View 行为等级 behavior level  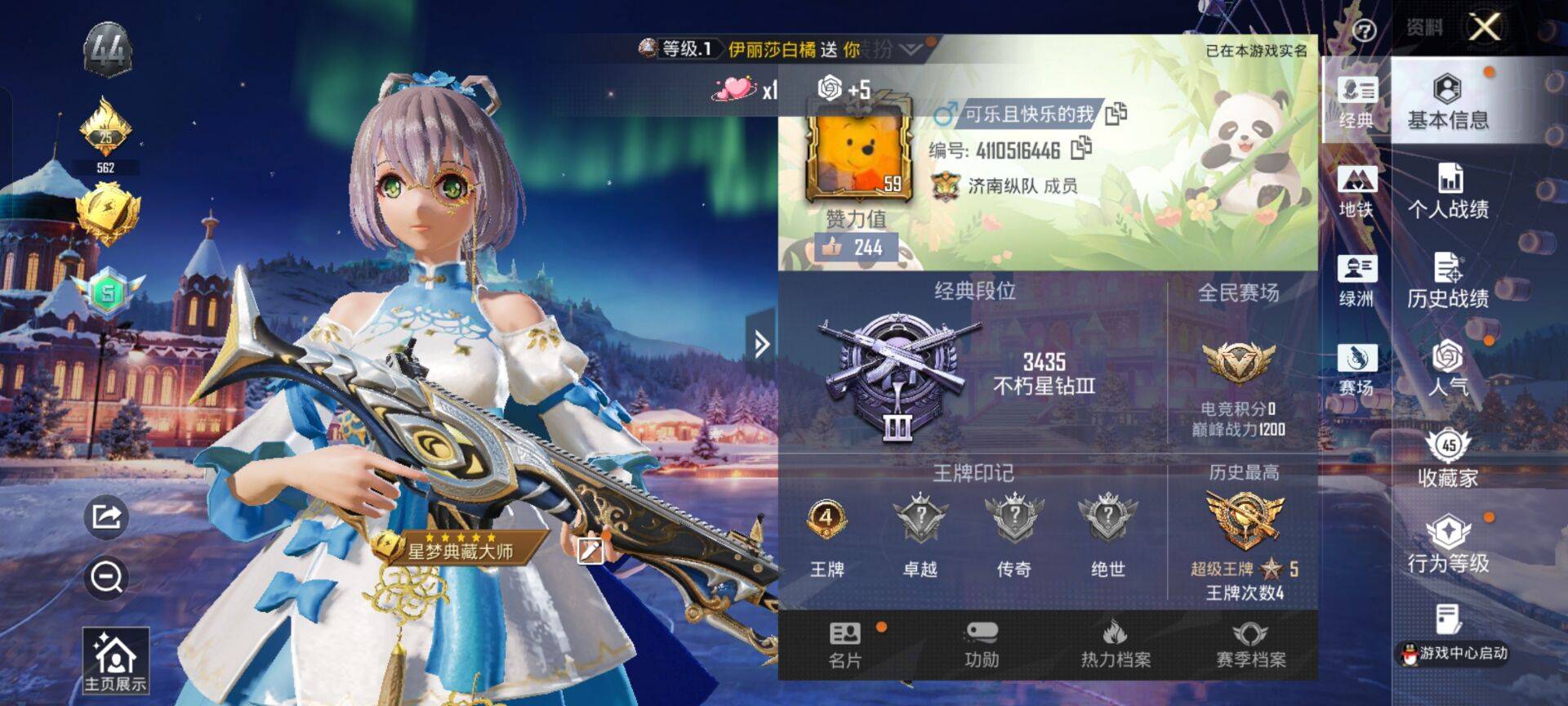click(x=1447, y=545)
